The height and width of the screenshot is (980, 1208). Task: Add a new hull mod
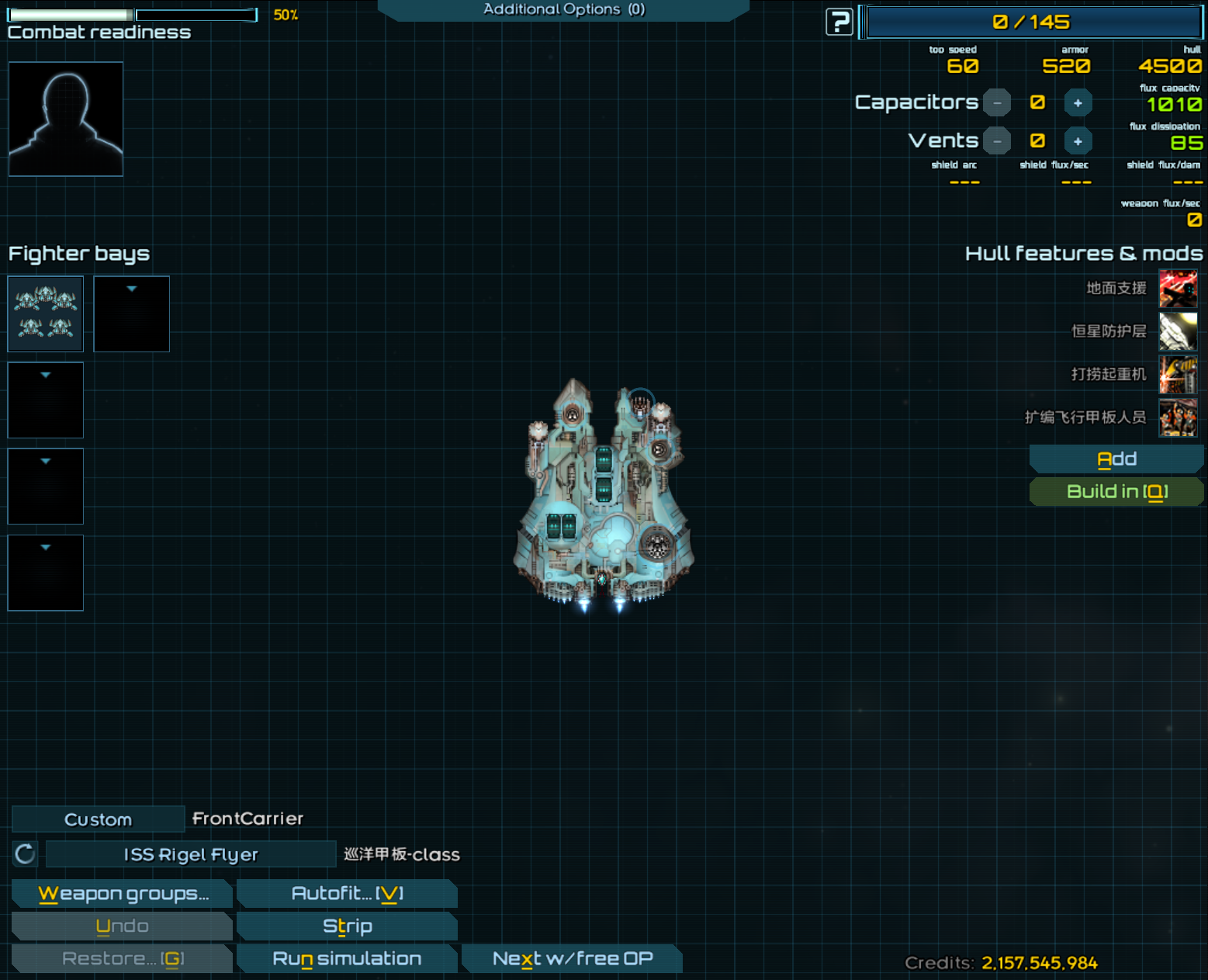[x=1116, y=459]
